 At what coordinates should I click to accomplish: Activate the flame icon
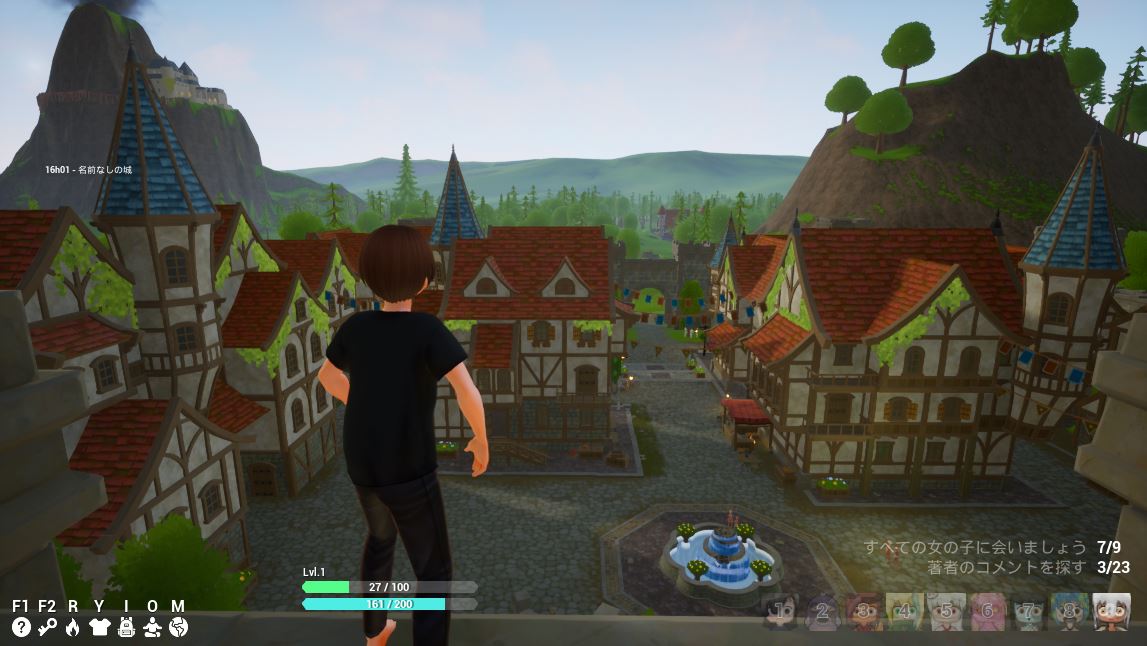coord(73,627)
